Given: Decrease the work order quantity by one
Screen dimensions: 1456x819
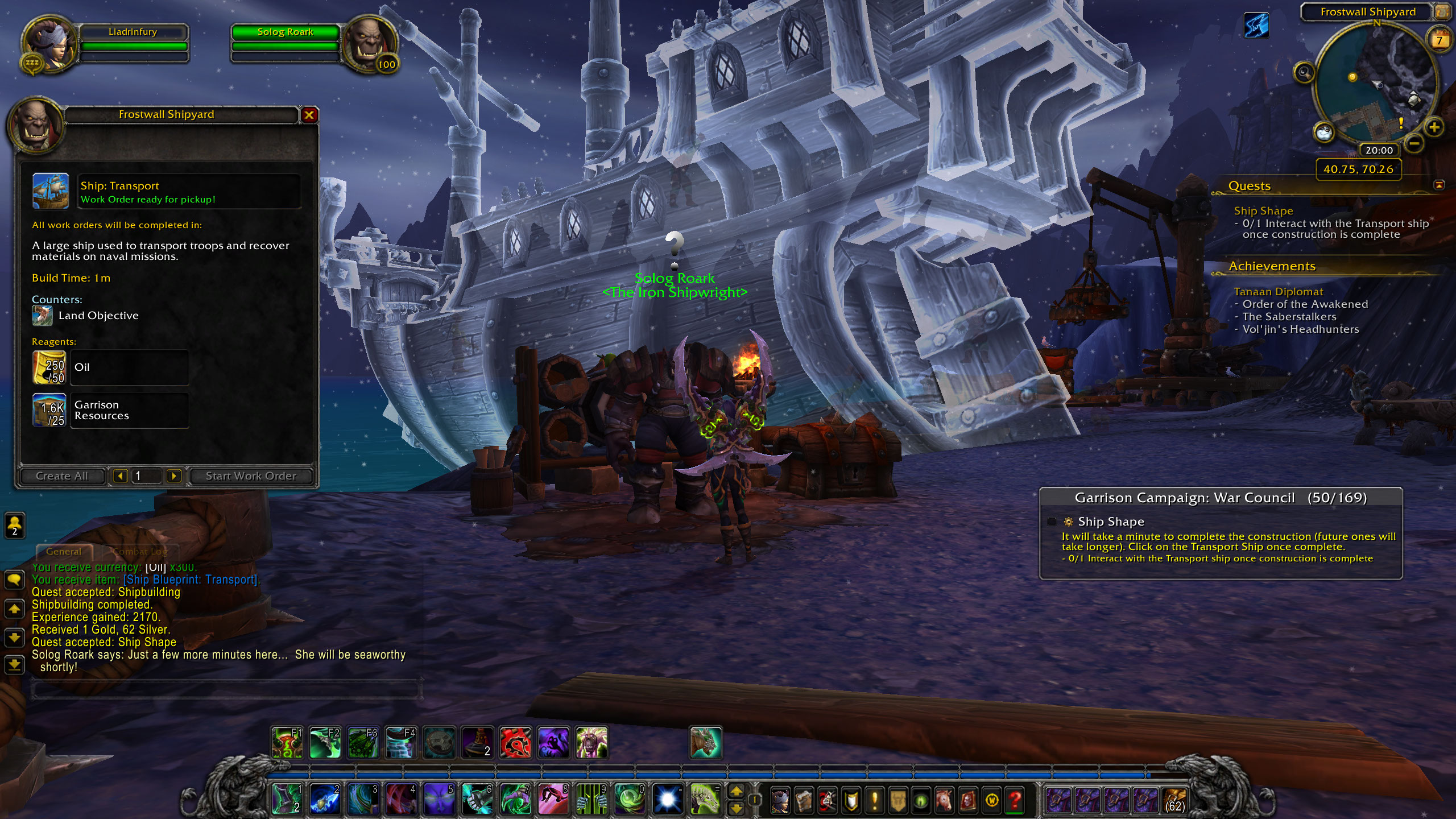Looking at the screenshot, I should coord(120,476).
